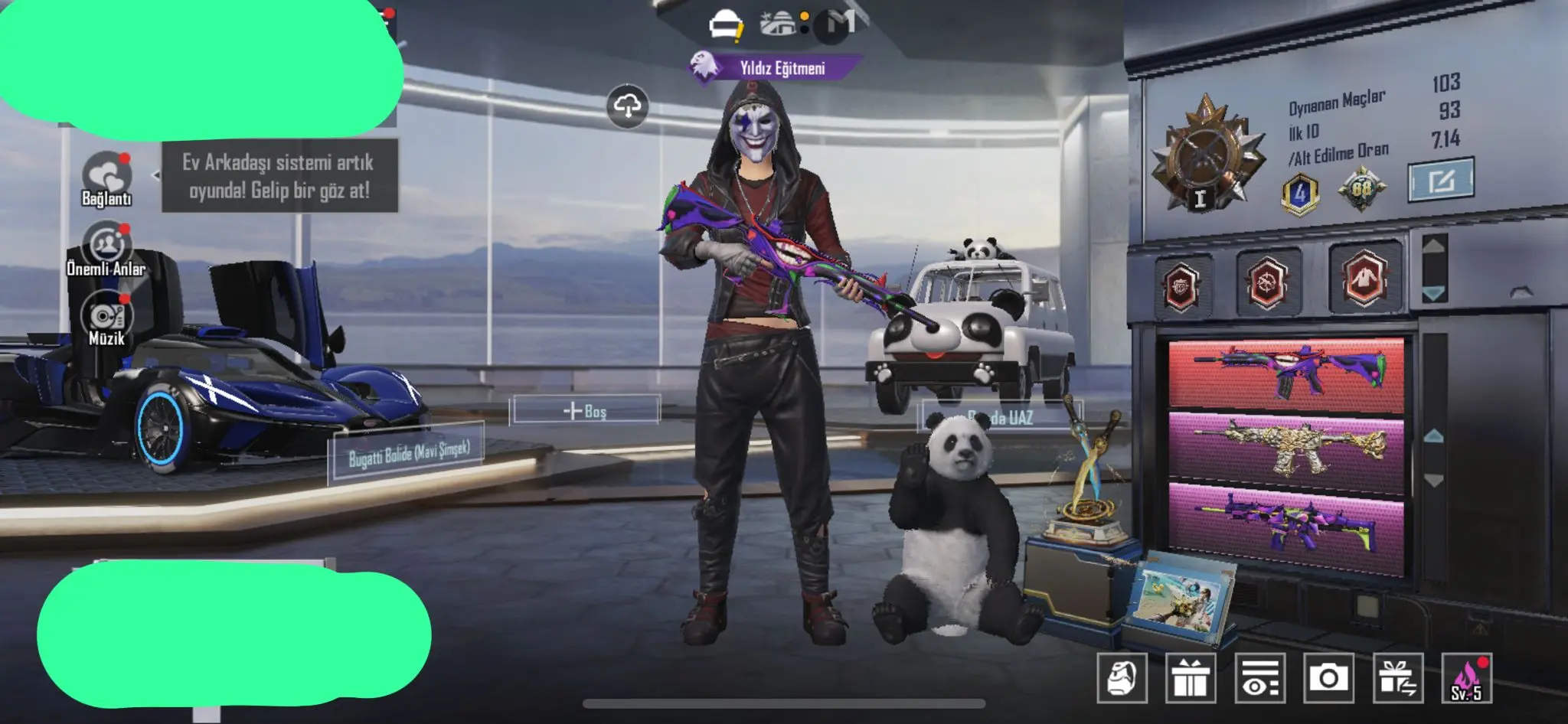Open the eye visibility list button

(x=1259, y=678)
